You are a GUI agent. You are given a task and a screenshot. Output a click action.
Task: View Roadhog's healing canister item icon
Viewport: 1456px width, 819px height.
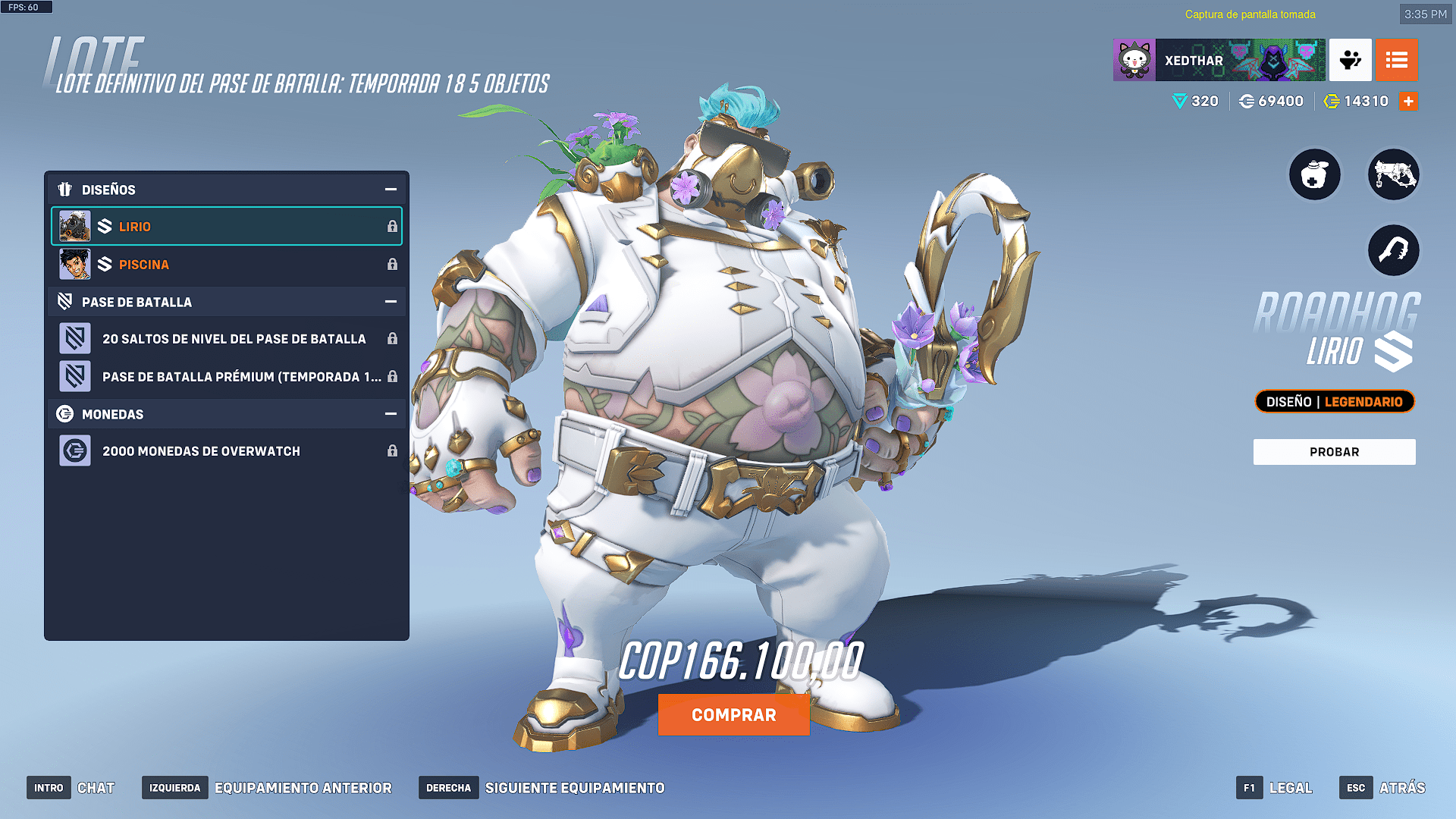[1315, 175]
